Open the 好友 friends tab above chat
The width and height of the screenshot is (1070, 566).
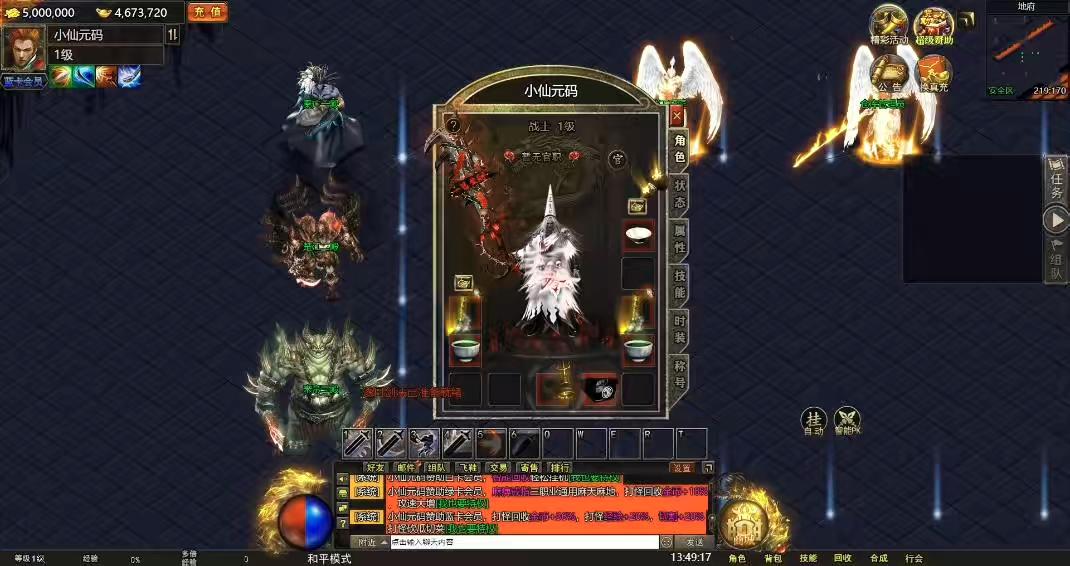coord(376,467)
